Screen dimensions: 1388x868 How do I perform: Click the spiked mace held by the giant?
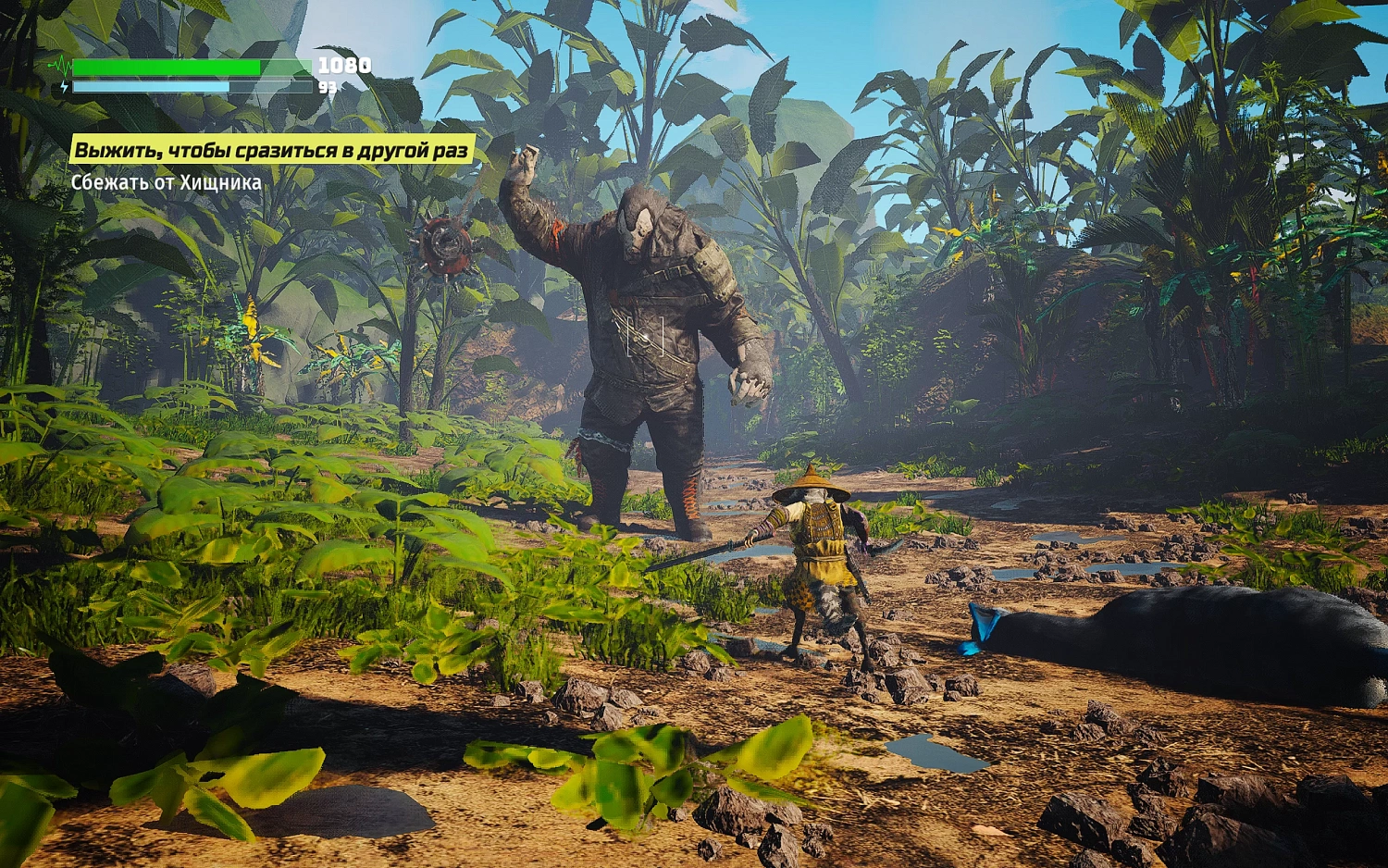[x=444, y=245]
